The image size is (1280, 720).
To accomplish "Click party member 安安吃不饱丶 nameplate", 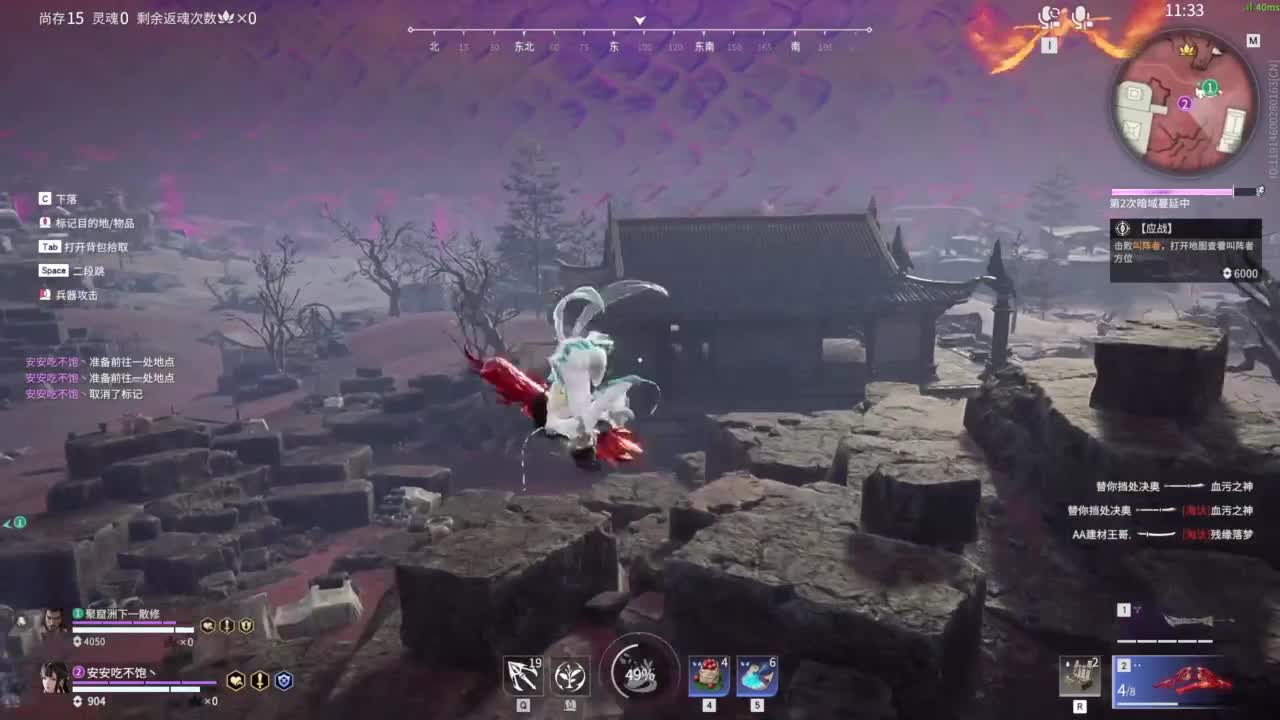I will 120,672.
